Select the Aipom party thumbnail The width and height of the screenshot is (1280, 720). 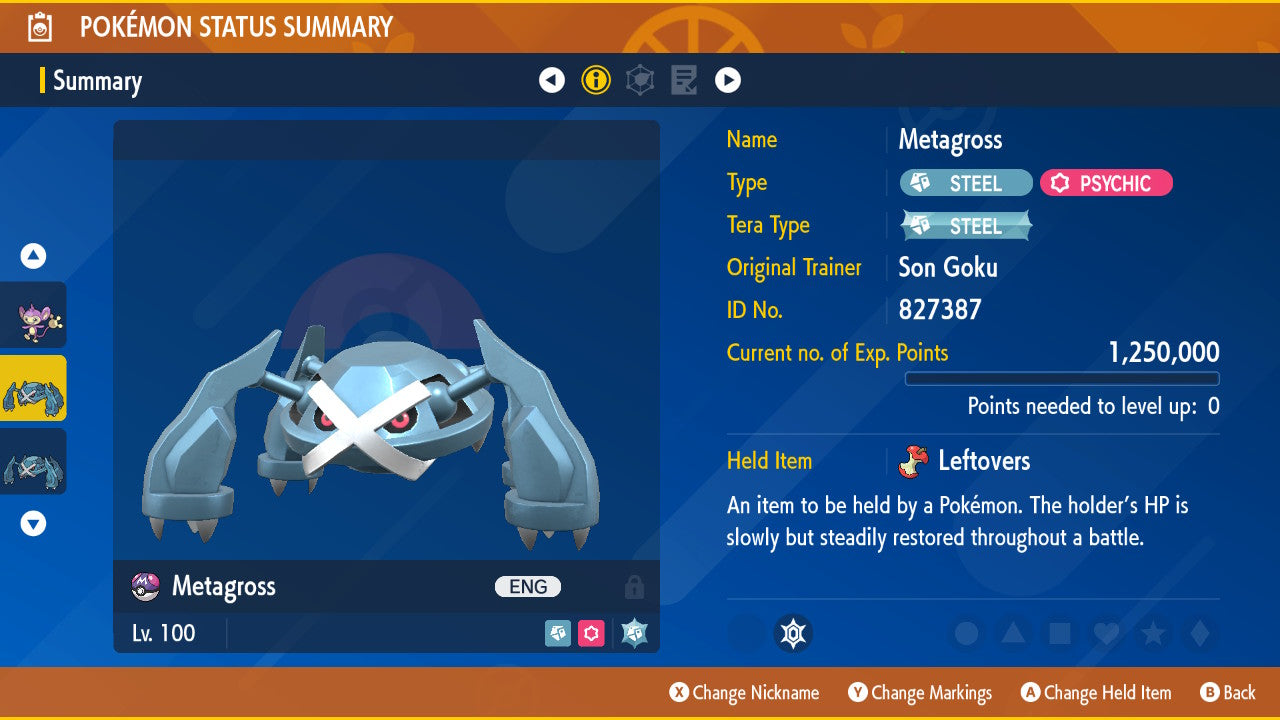(33, 315)
